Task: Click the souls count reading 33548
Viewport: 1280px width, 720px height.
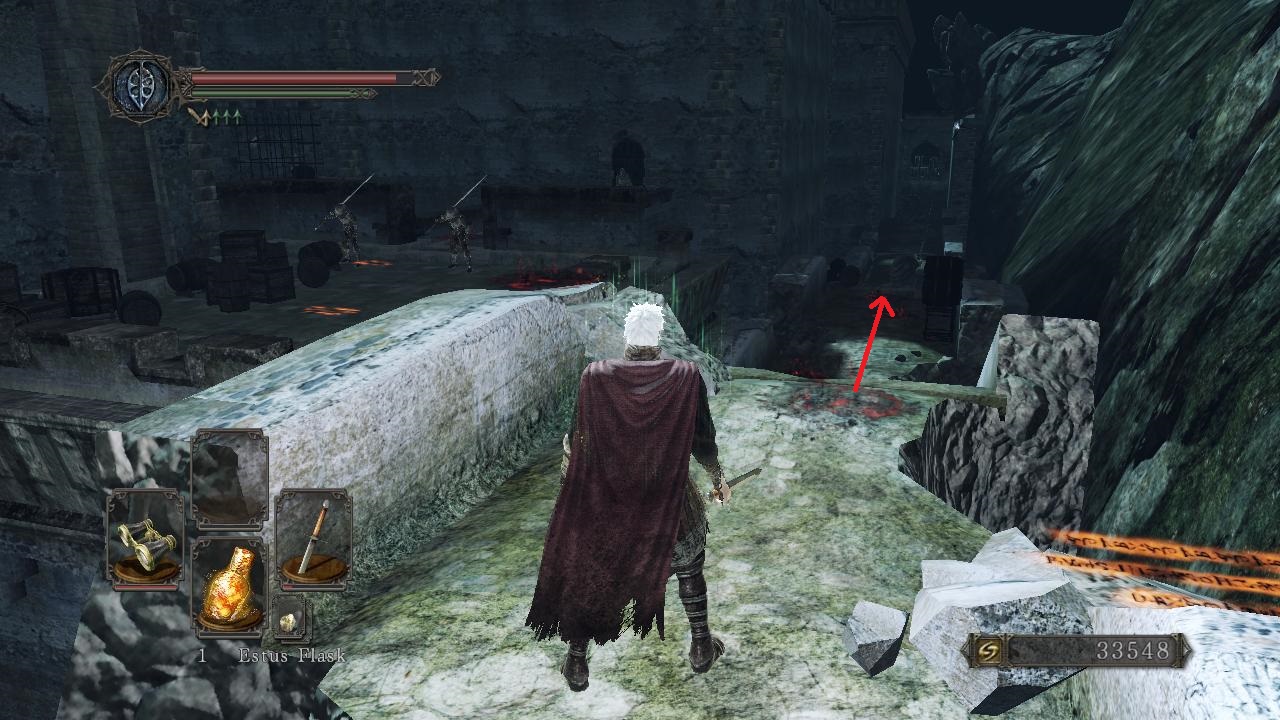Action: (x=1131, y=648)
